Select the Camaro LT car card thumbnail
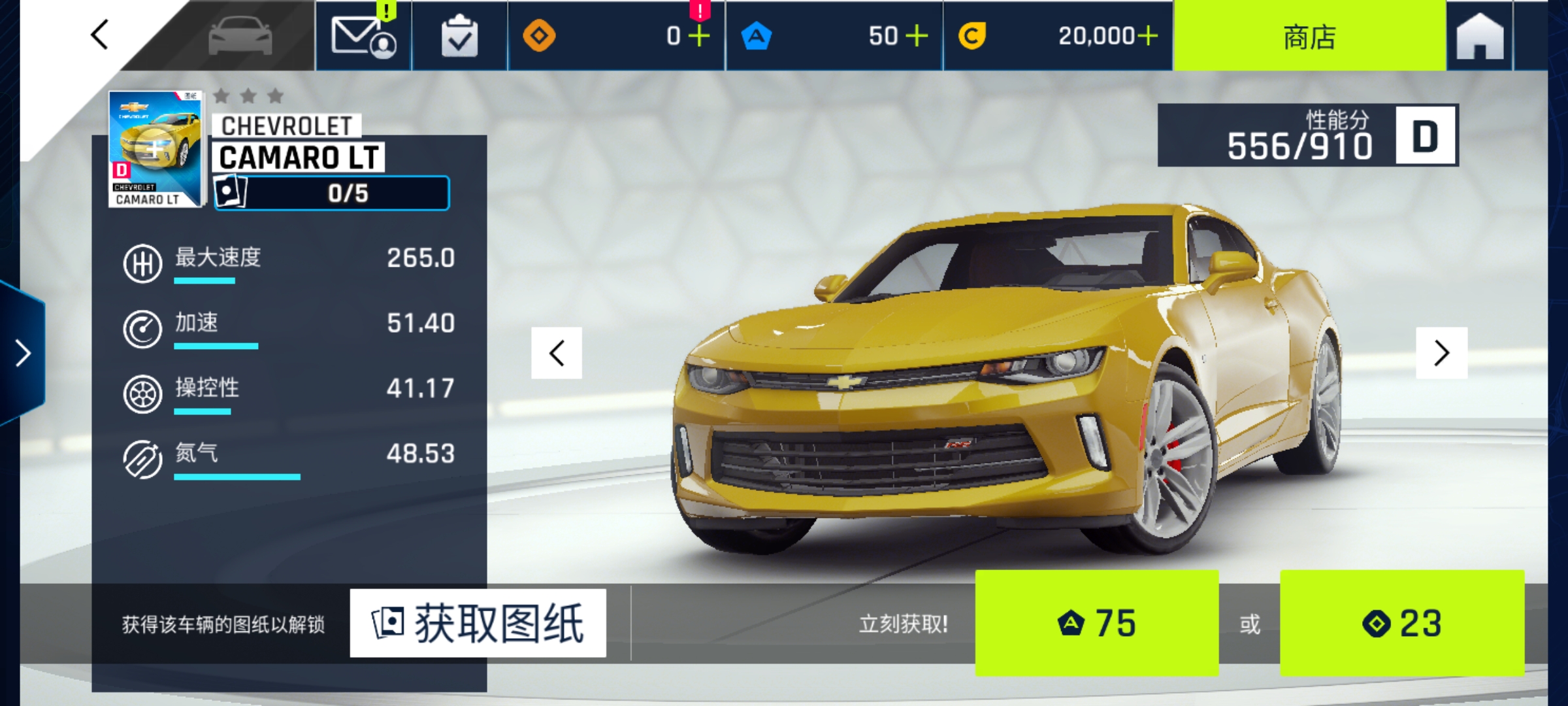 click(x=155, y=150)
